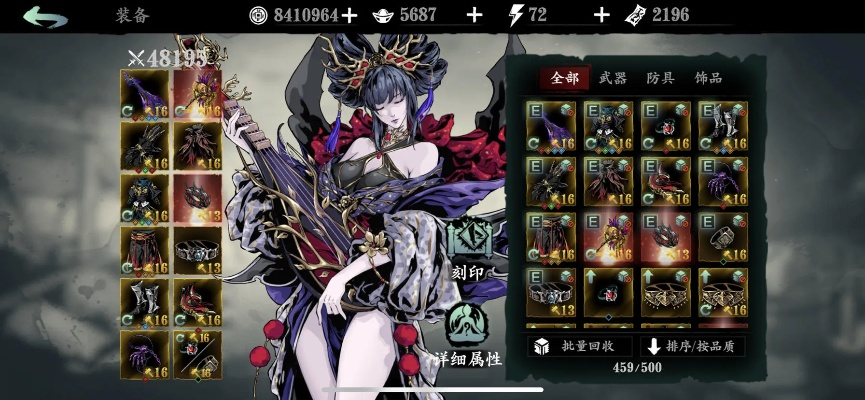Select the first purple weapon in inventory
Viewport: 865px width, 400px height.
point(550,126)
